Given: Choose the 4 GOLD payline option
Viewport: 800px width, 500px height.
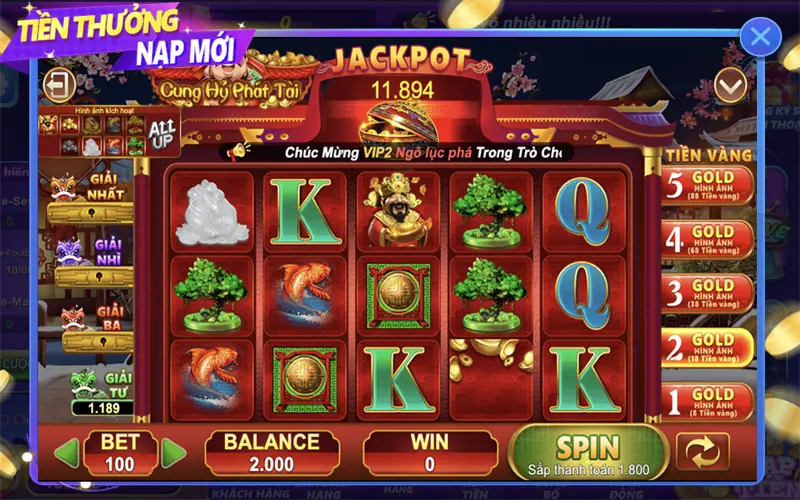Looking at the screenshot, I should pos(707,241).
